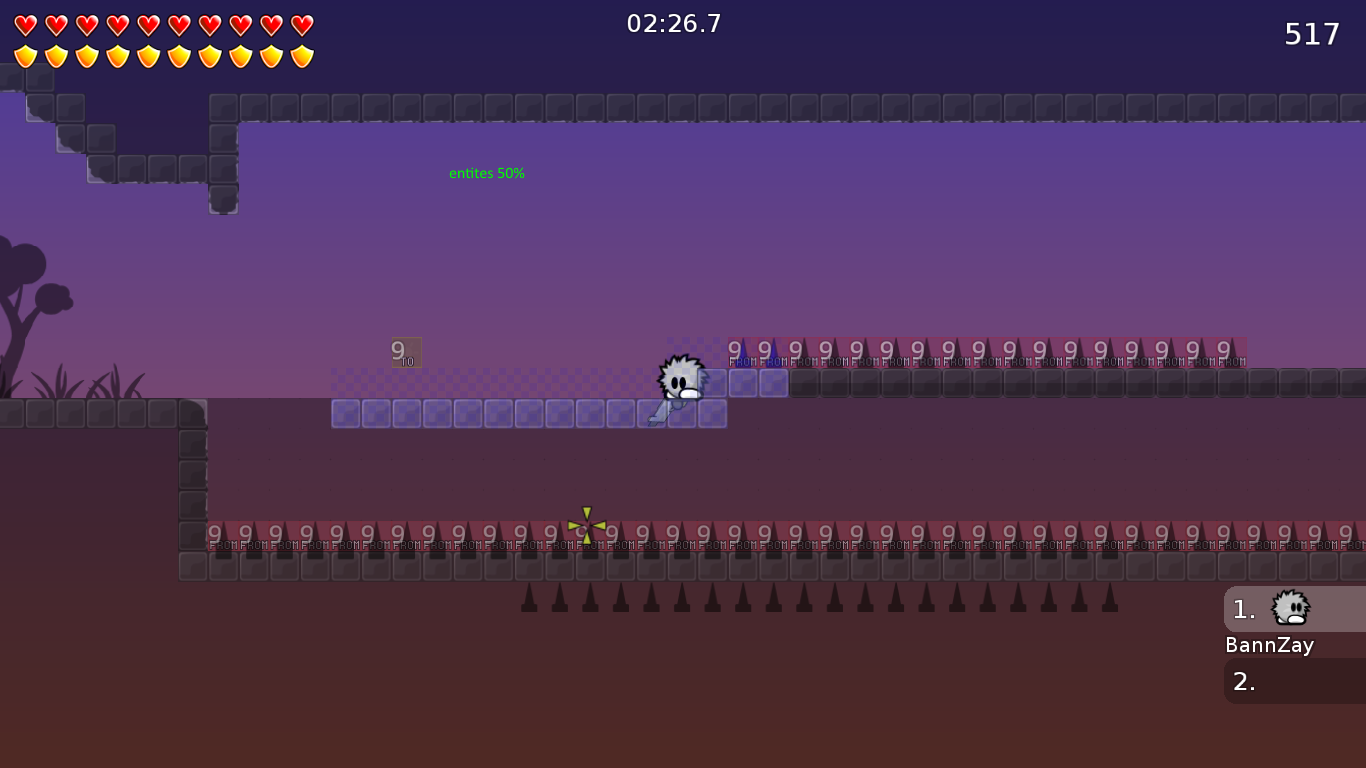Select the race timer showing 02:26.7
Screen dimensions: 1366x768
(x=671, y=23)
